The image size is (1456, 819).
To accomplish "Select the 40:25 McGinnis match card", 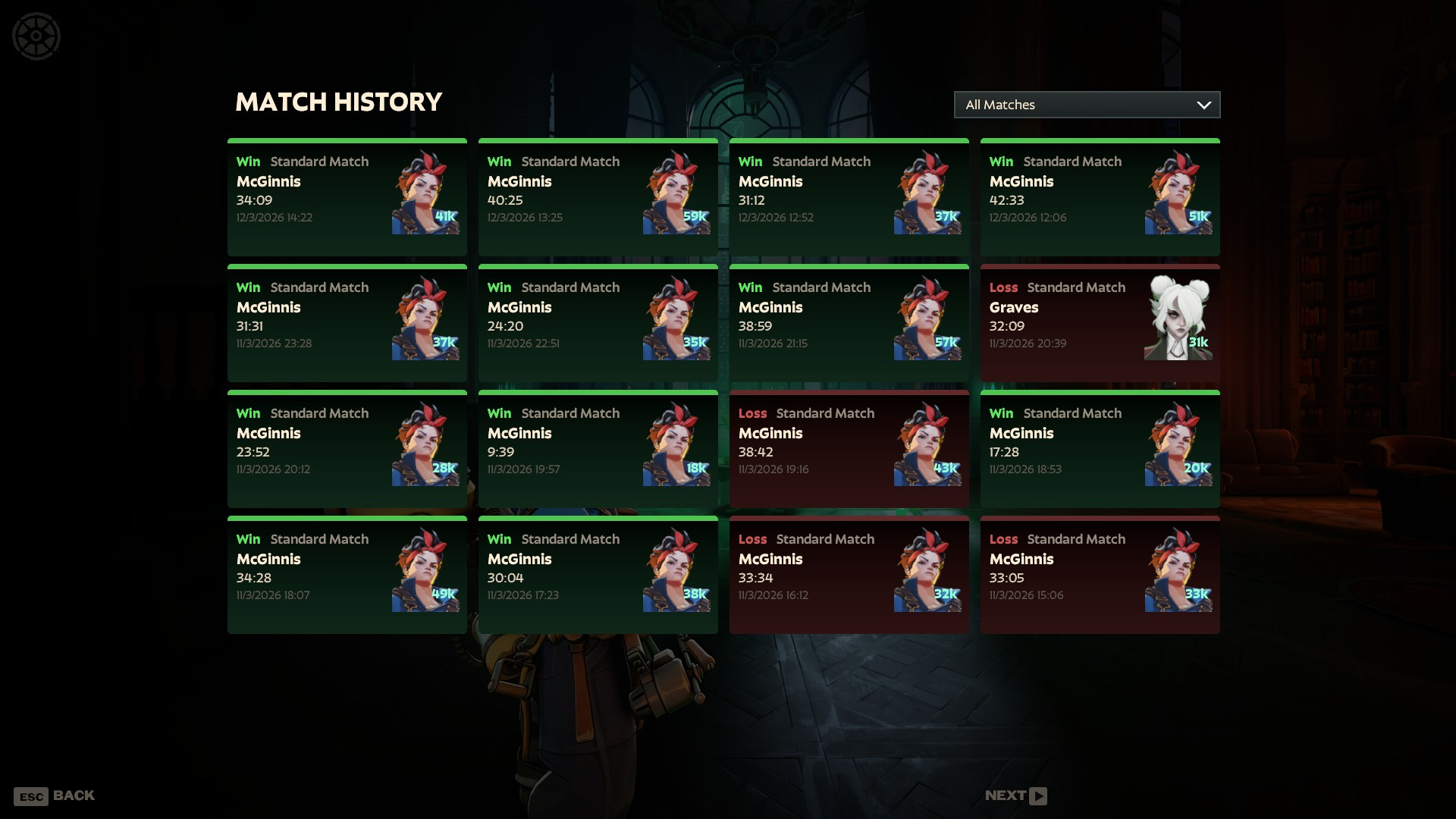I will click(598, 197).
